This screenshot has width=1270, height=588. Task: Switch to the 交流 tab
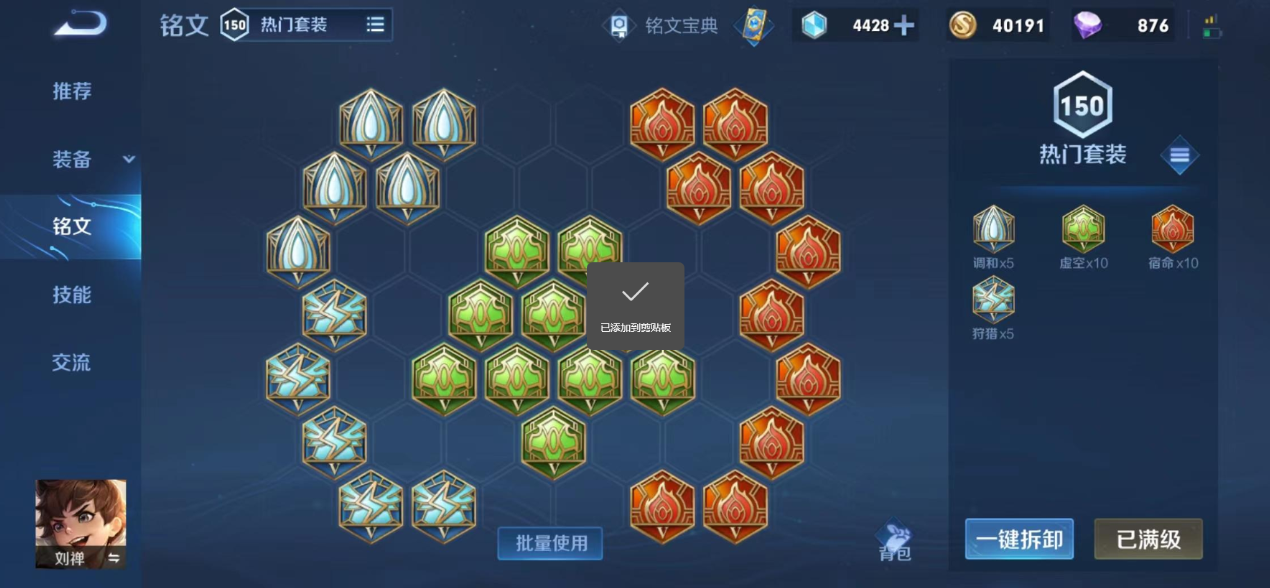click(72, 362)
